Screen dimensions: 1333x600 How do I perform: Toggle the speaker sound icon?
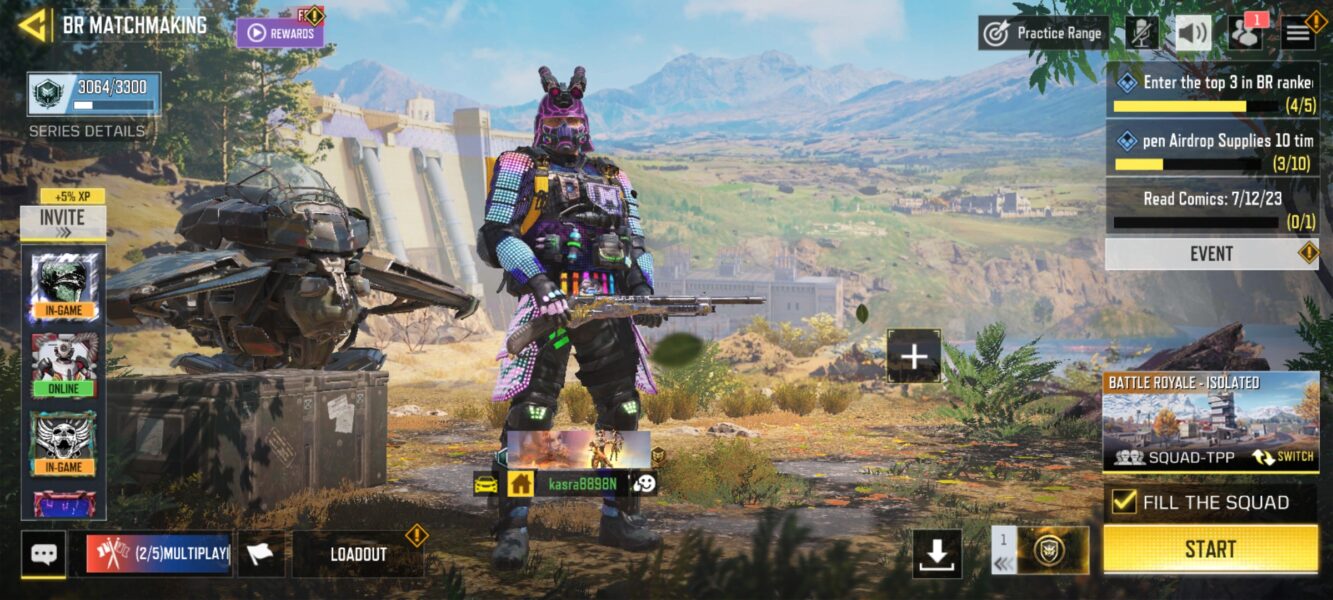tap(1193, 33)
